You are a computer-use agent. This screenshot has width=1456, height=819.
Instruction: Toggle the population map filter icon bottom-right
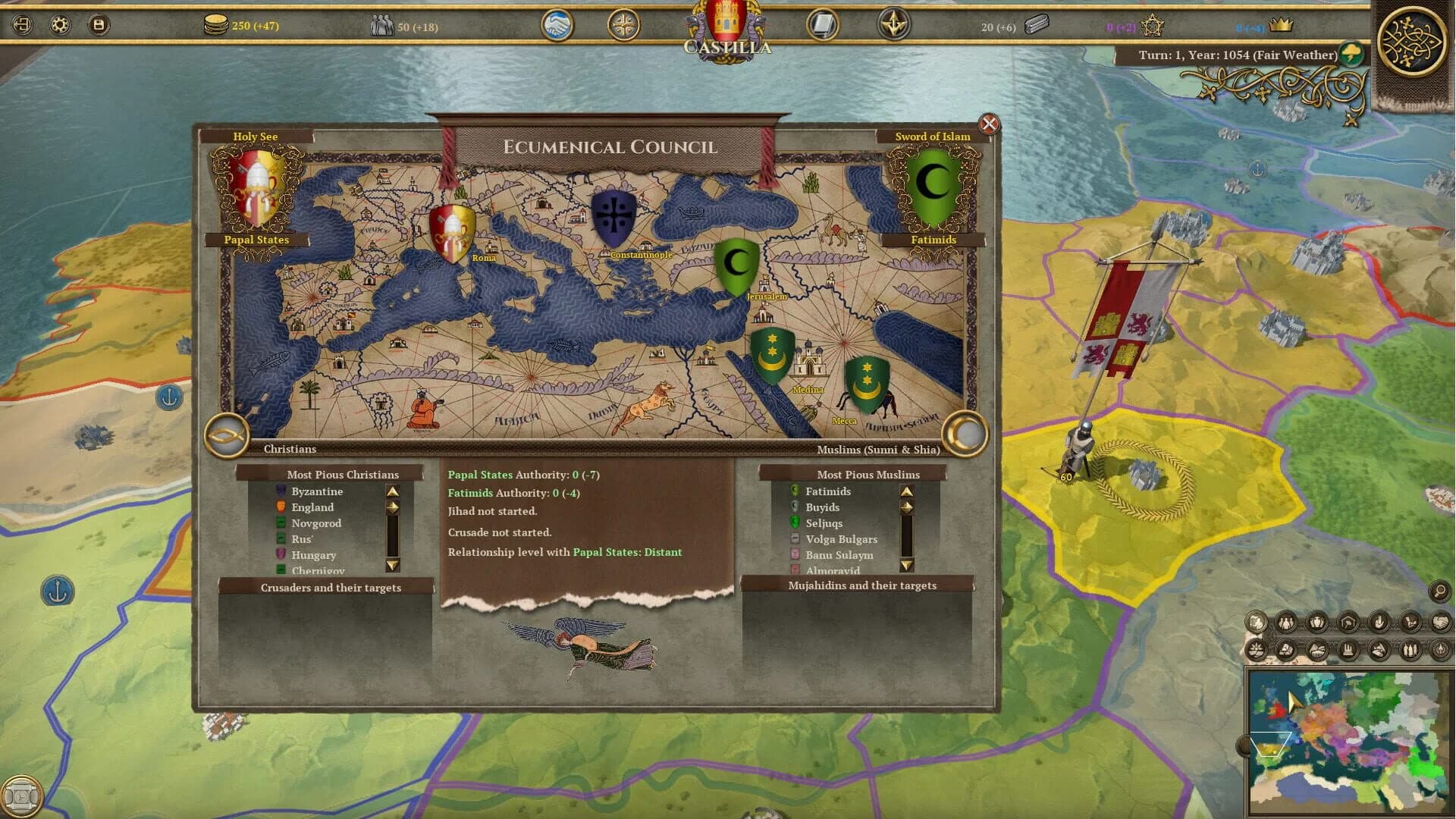[x=1285, y=623]
